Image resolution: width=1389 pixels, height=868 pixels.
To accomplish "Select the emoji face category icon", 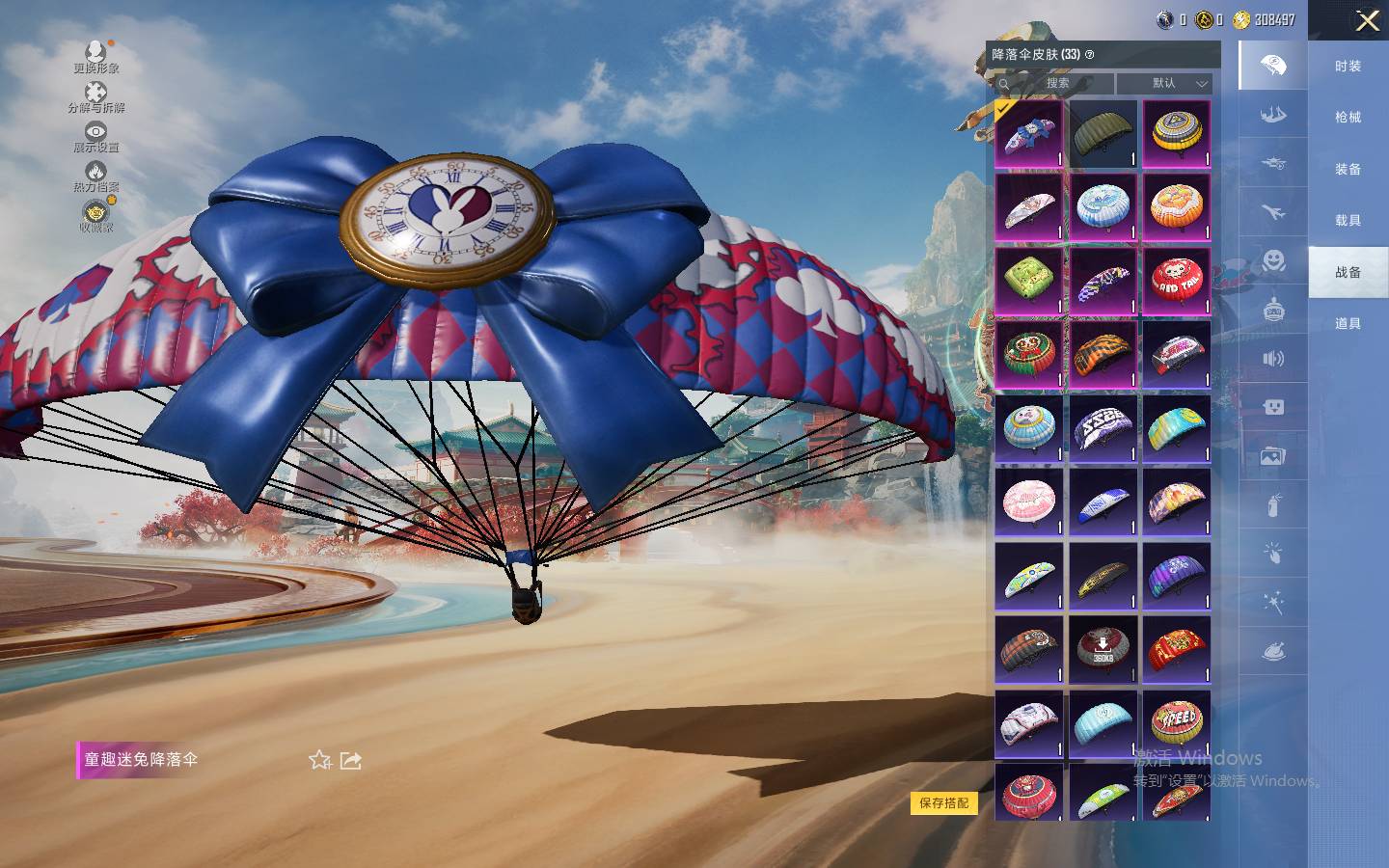I will 1273,260.
